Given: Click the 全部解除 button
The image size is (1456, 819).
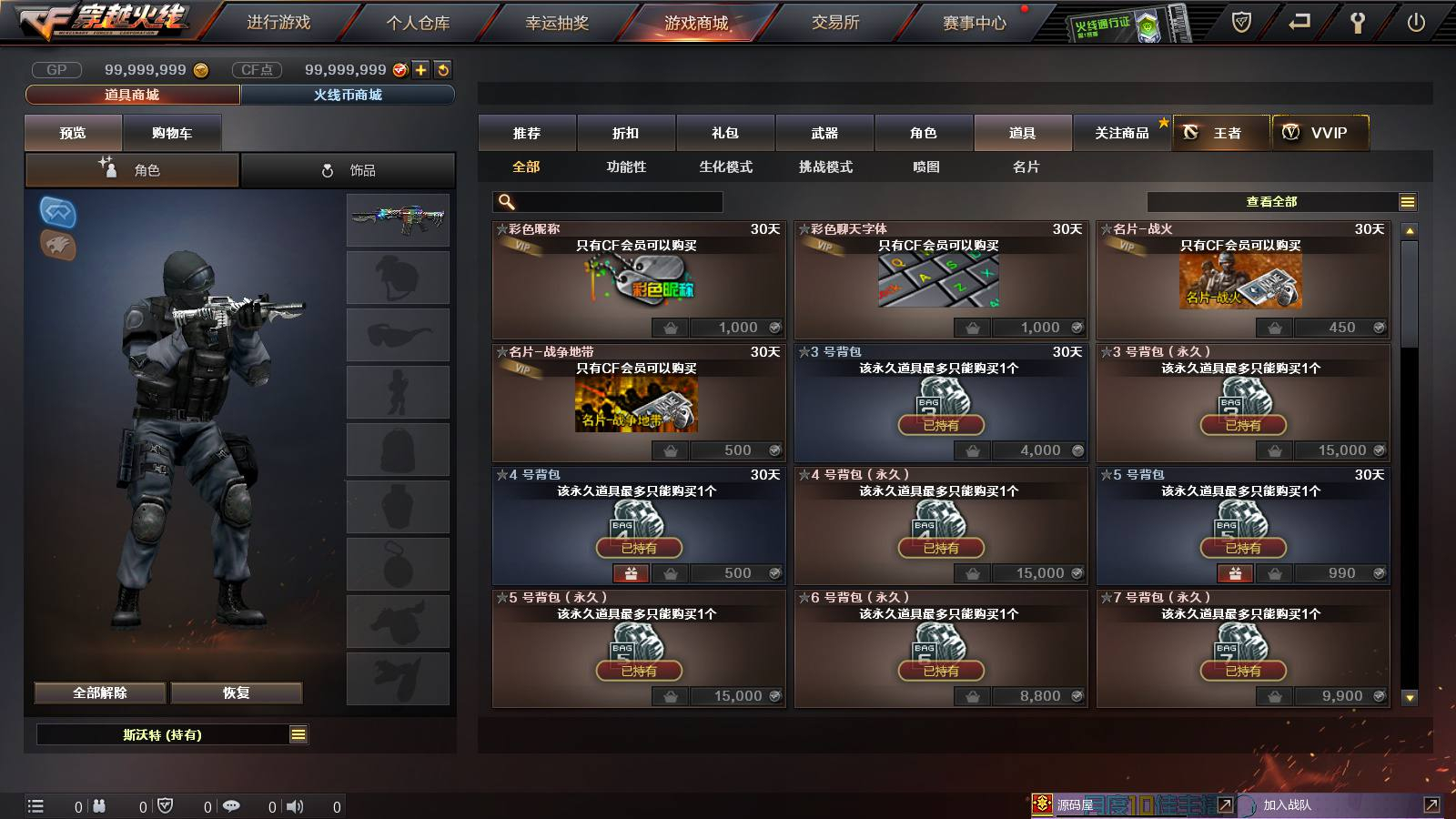Looking at the screenshot, I should (100, 693).
